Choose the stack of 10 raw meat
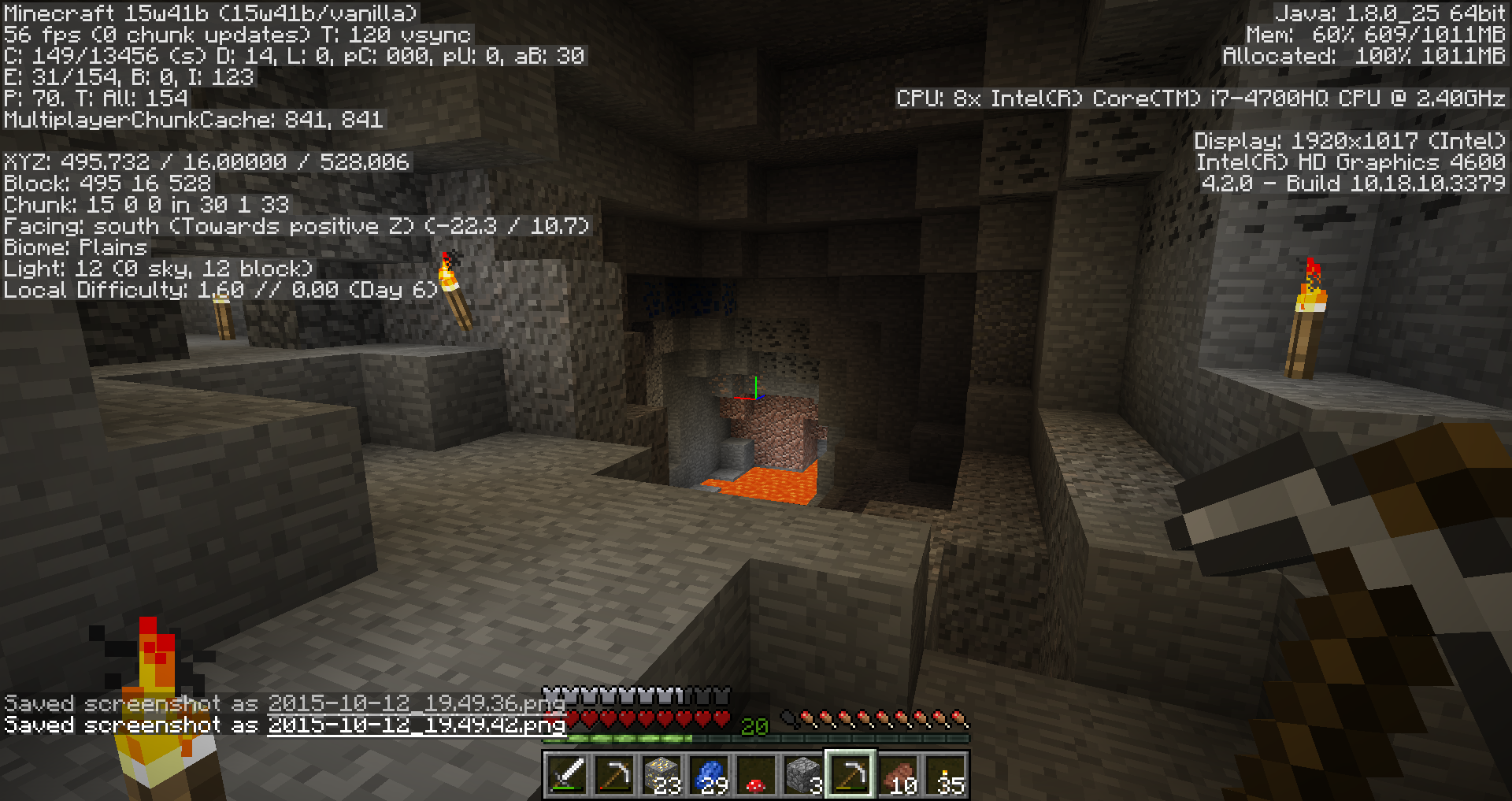1512x801 pixels. (x=898, y=775)
